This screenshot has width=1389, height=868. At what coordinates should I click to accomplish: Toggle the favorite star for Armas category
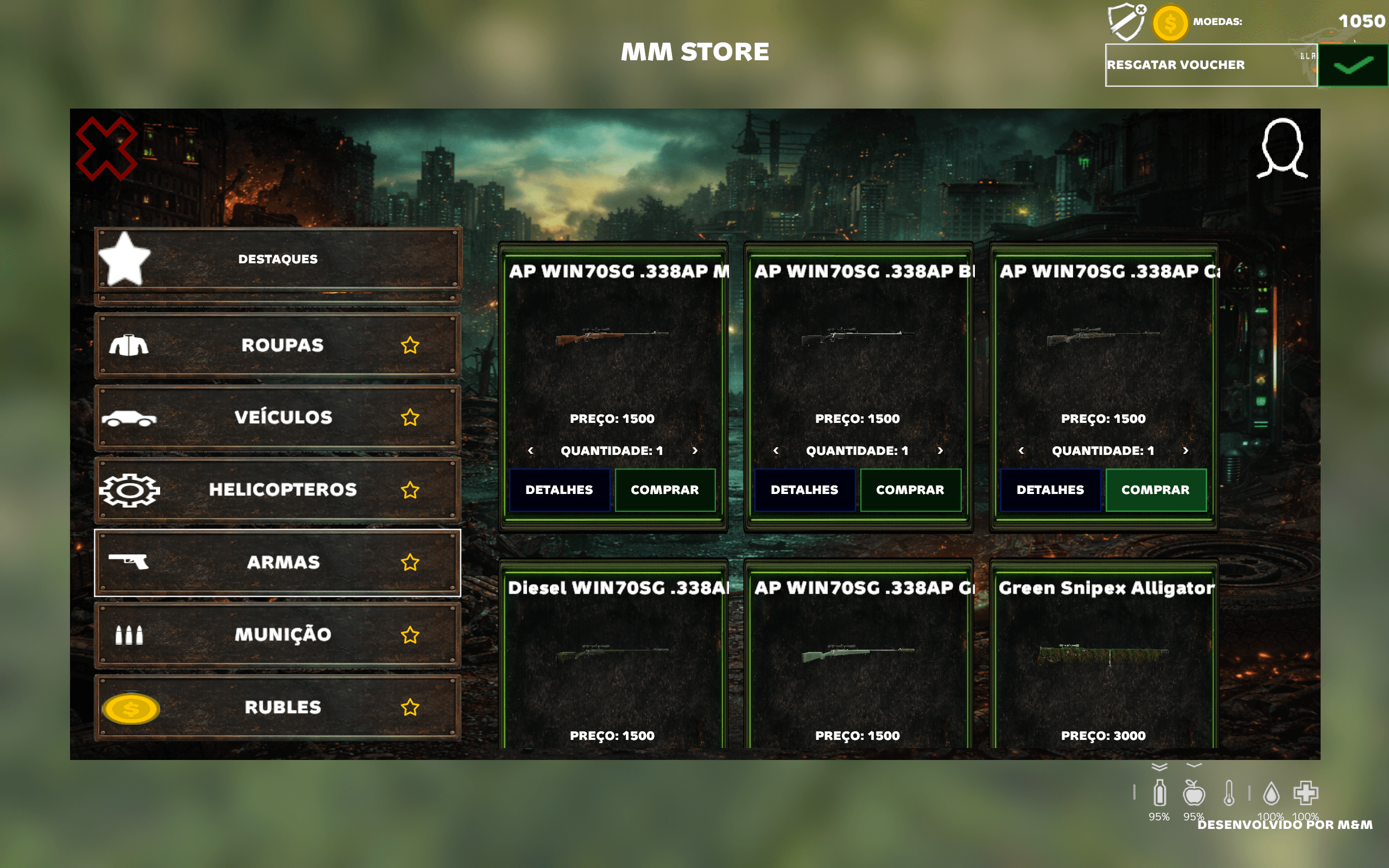pos(410,562)
